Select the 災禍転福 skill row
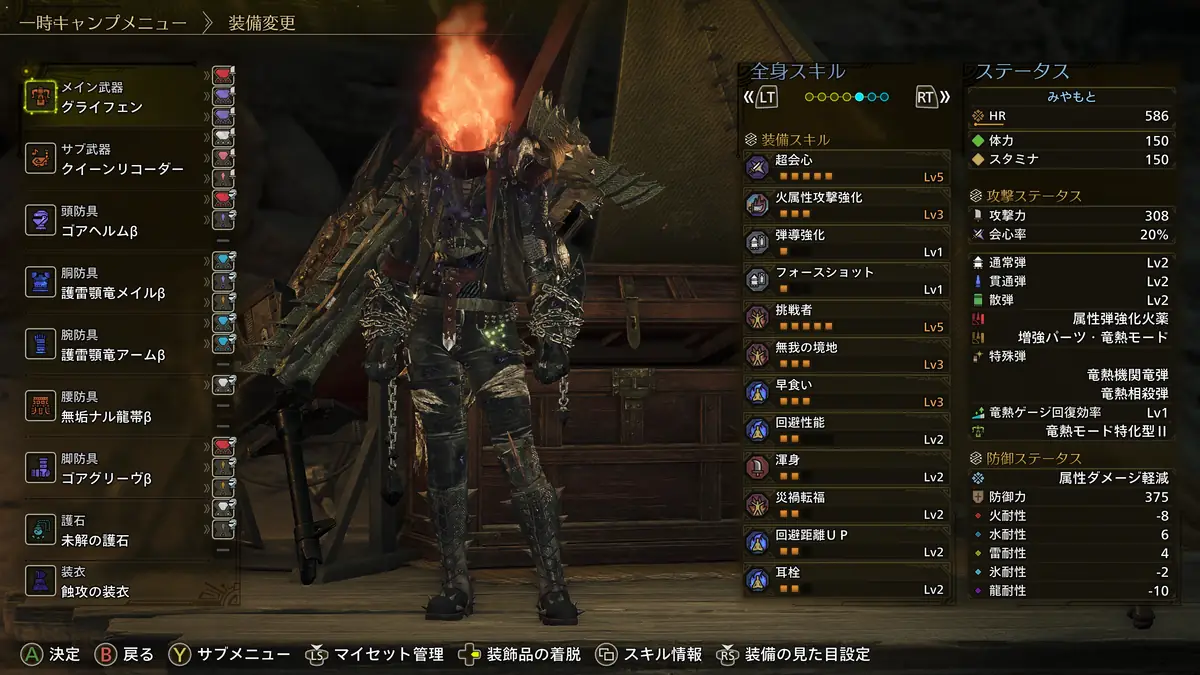This screenshot has width=1200, height=675. 846,505
